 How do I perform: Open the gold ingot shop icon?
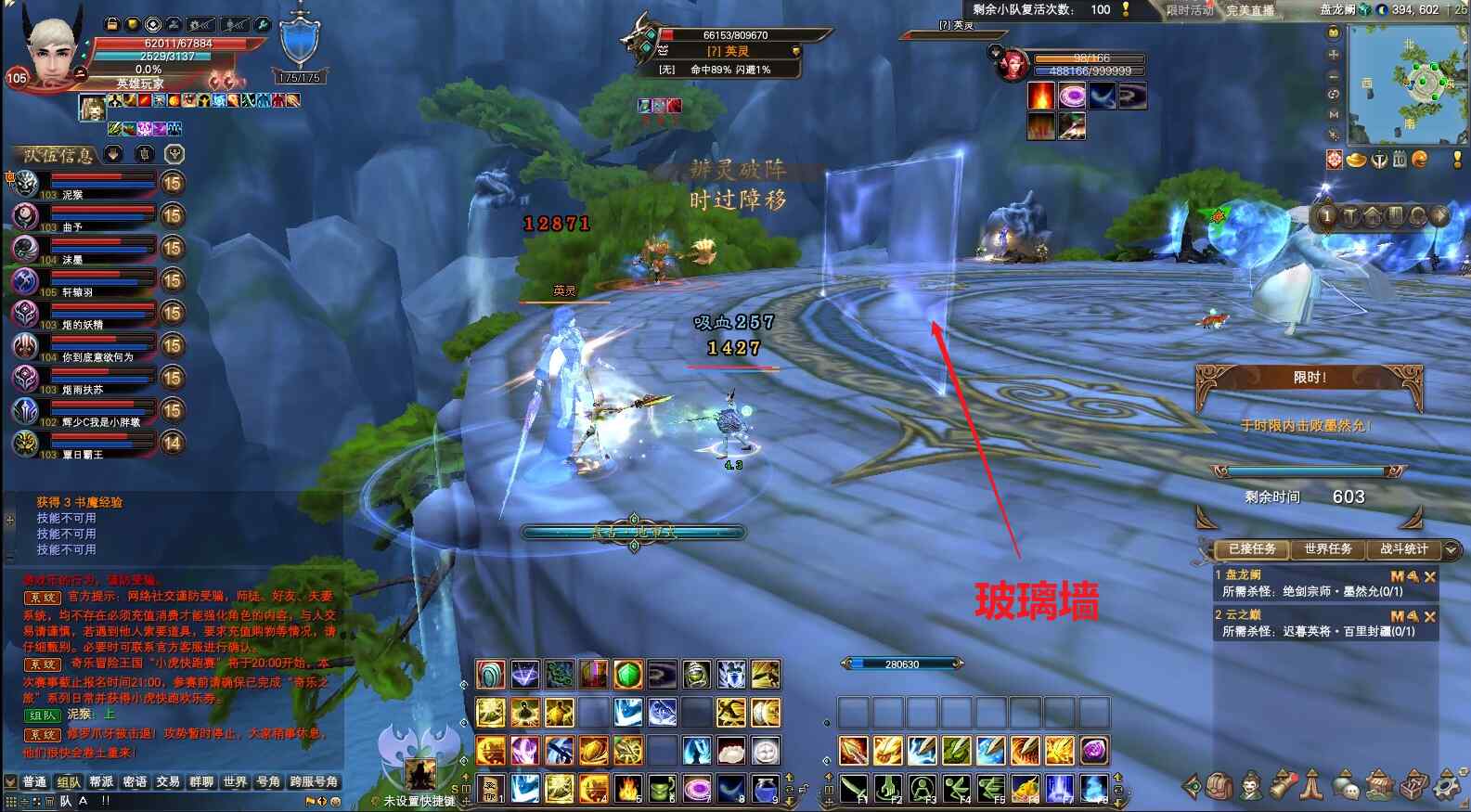(1356, 161)
